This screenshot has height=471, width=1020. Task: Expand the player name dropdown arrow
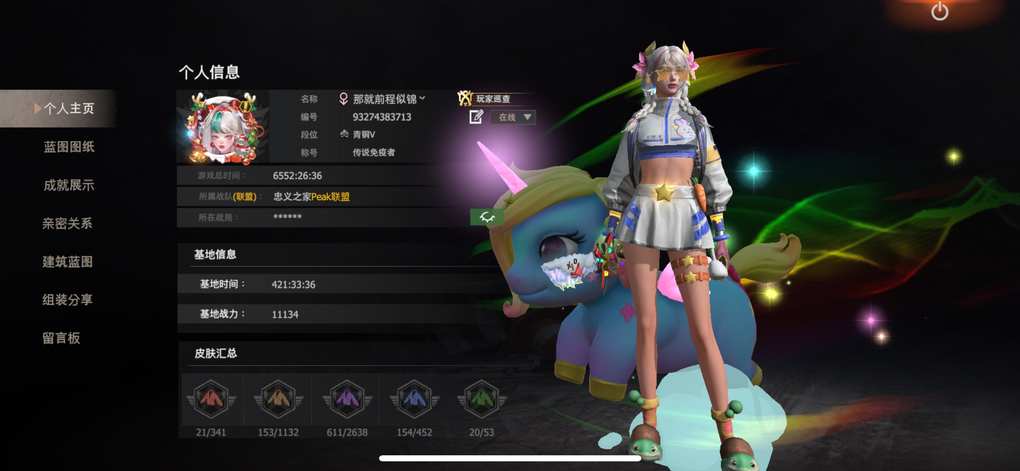[x=423, y=98]
